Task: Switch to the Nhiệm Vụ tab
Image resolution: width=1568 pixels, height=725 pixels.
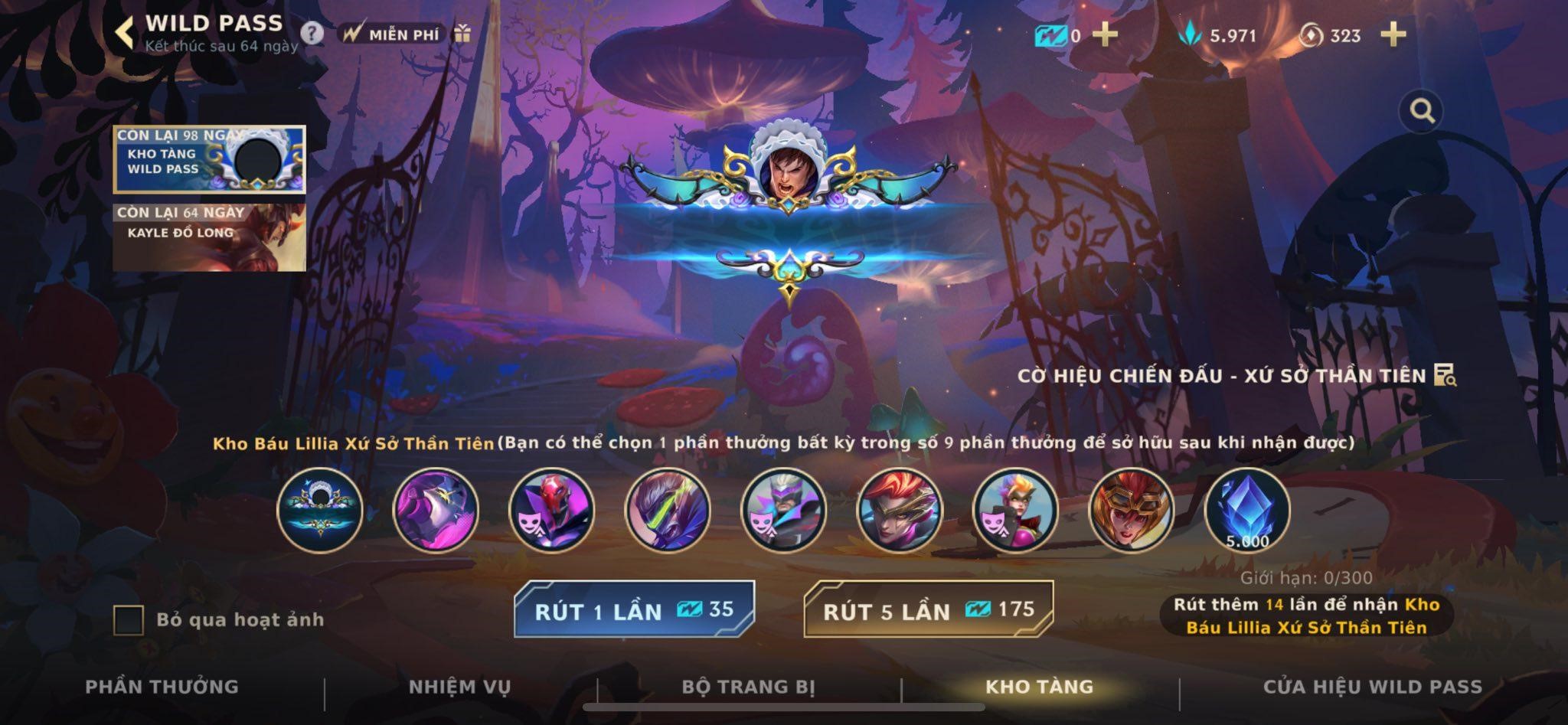Action: tap(459, 687)
